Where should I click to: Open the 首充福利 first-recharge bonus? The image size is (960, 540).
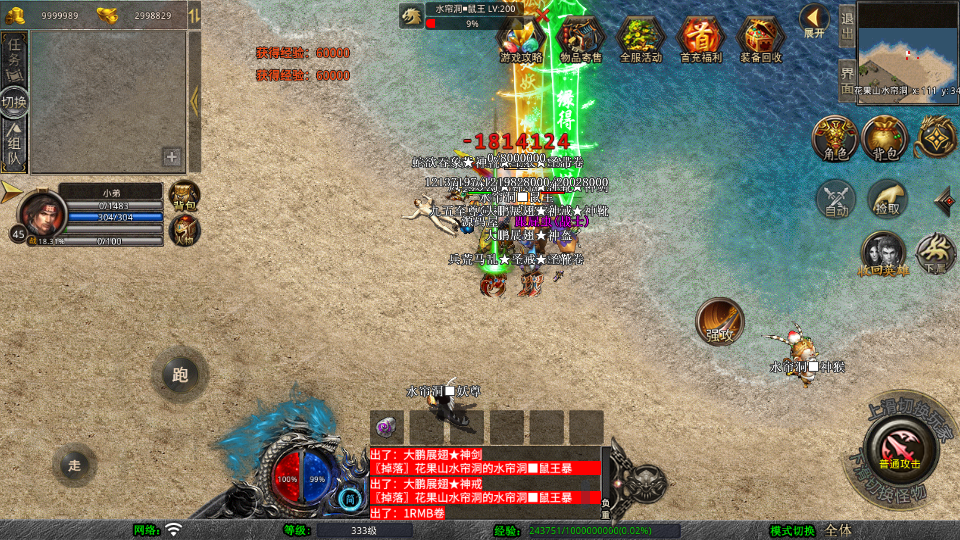pos(701,39)
